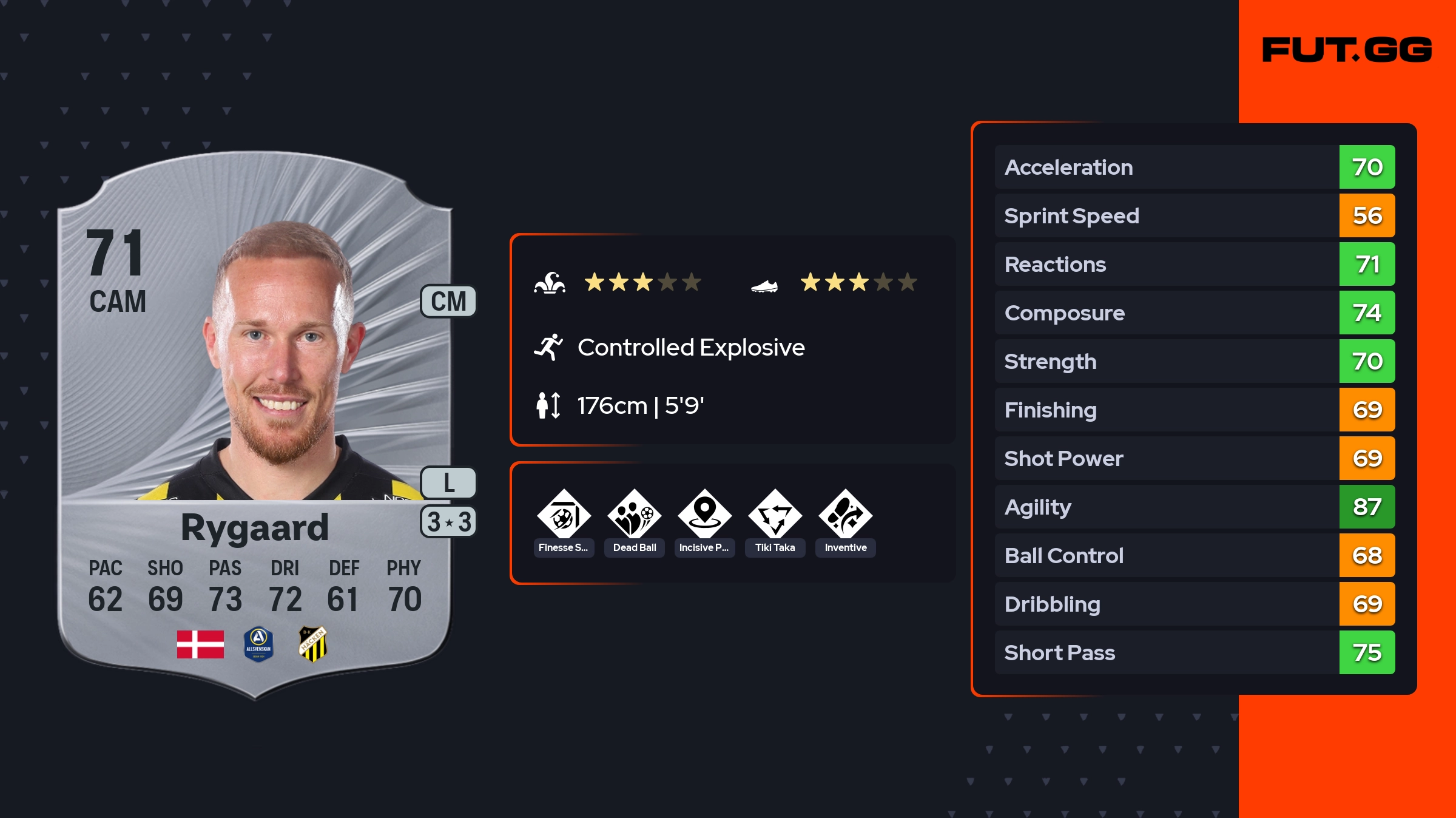Viewport: 1456px width, 818px height.
Task: Select the Inventive playstyle icon
Action: [x=845, y=515]
